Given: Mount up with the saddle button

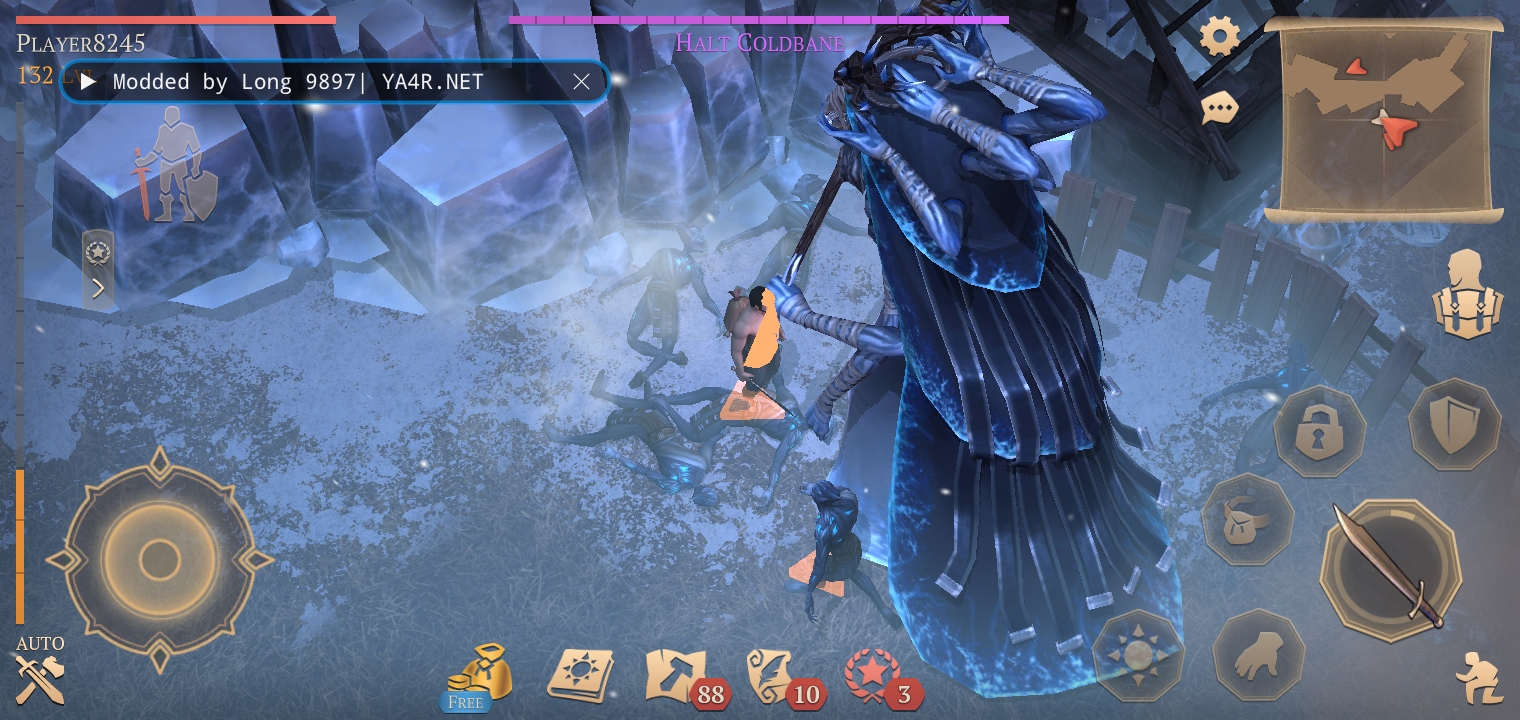Looking at the screenshot, I should click(x=1247, y=519).
